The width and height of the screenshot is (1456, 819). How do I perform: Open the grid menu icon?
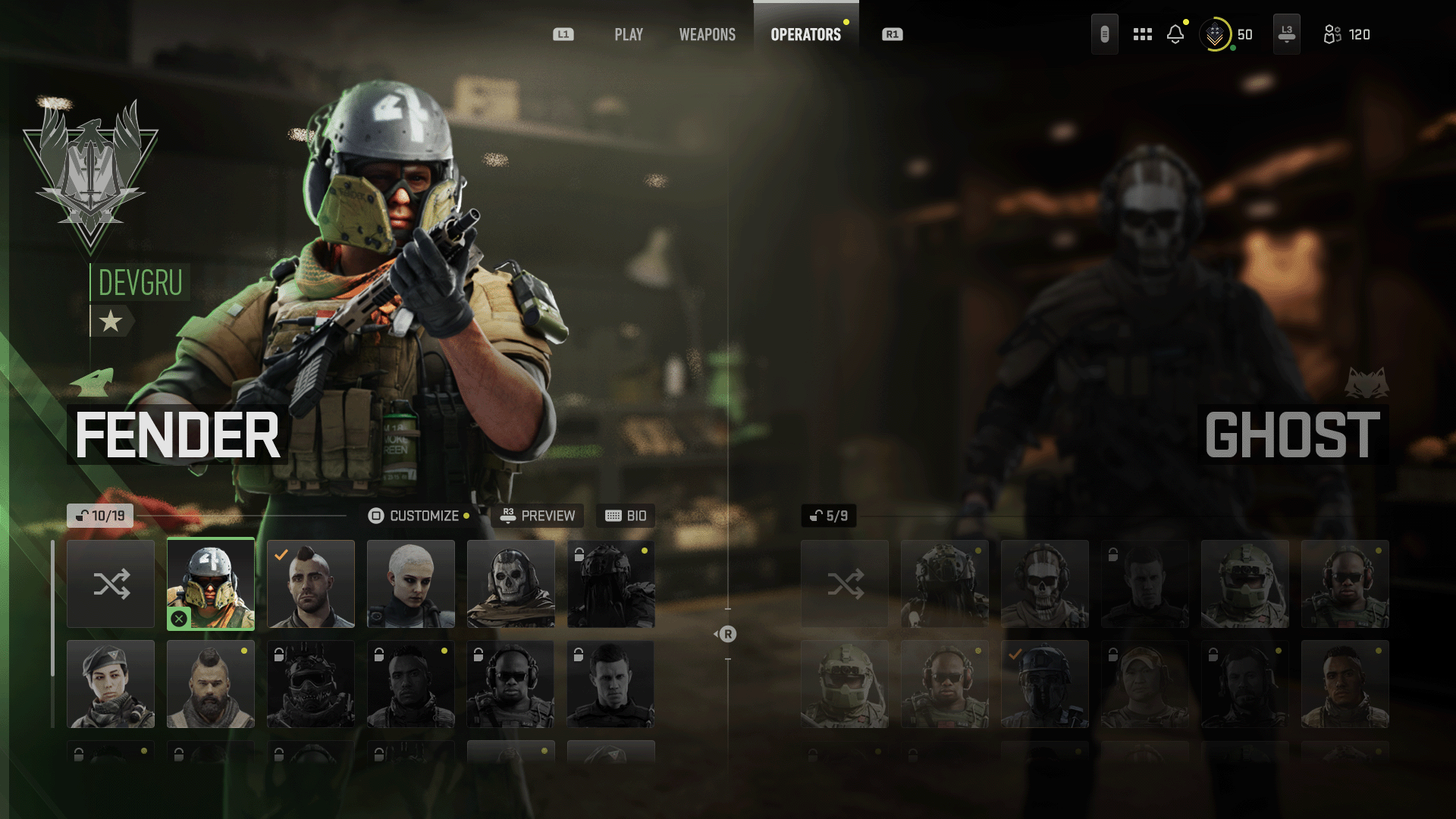tap(1142, 35)
